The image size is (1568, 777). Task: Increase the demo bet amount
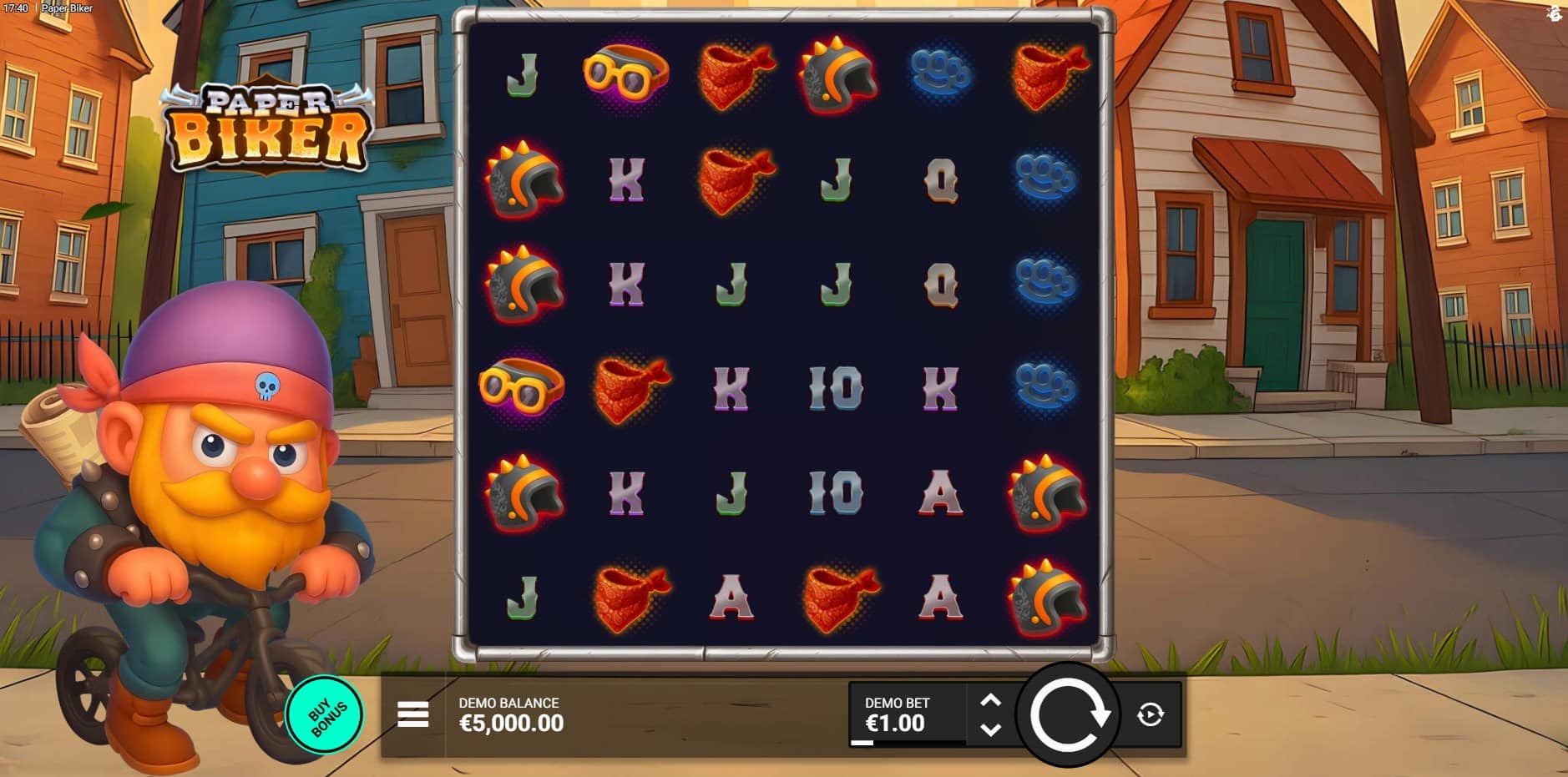coord(990,700)
